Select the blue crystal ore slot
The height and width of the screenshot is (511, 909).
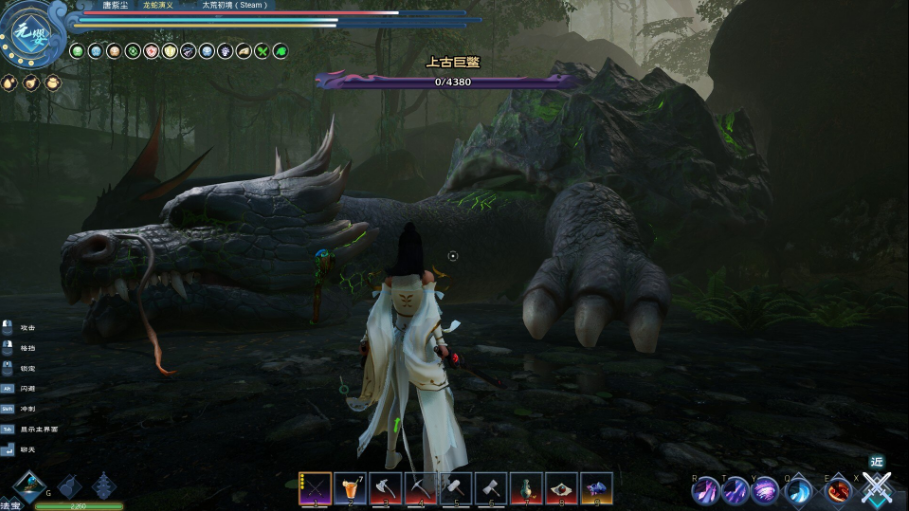pos(596,488)
